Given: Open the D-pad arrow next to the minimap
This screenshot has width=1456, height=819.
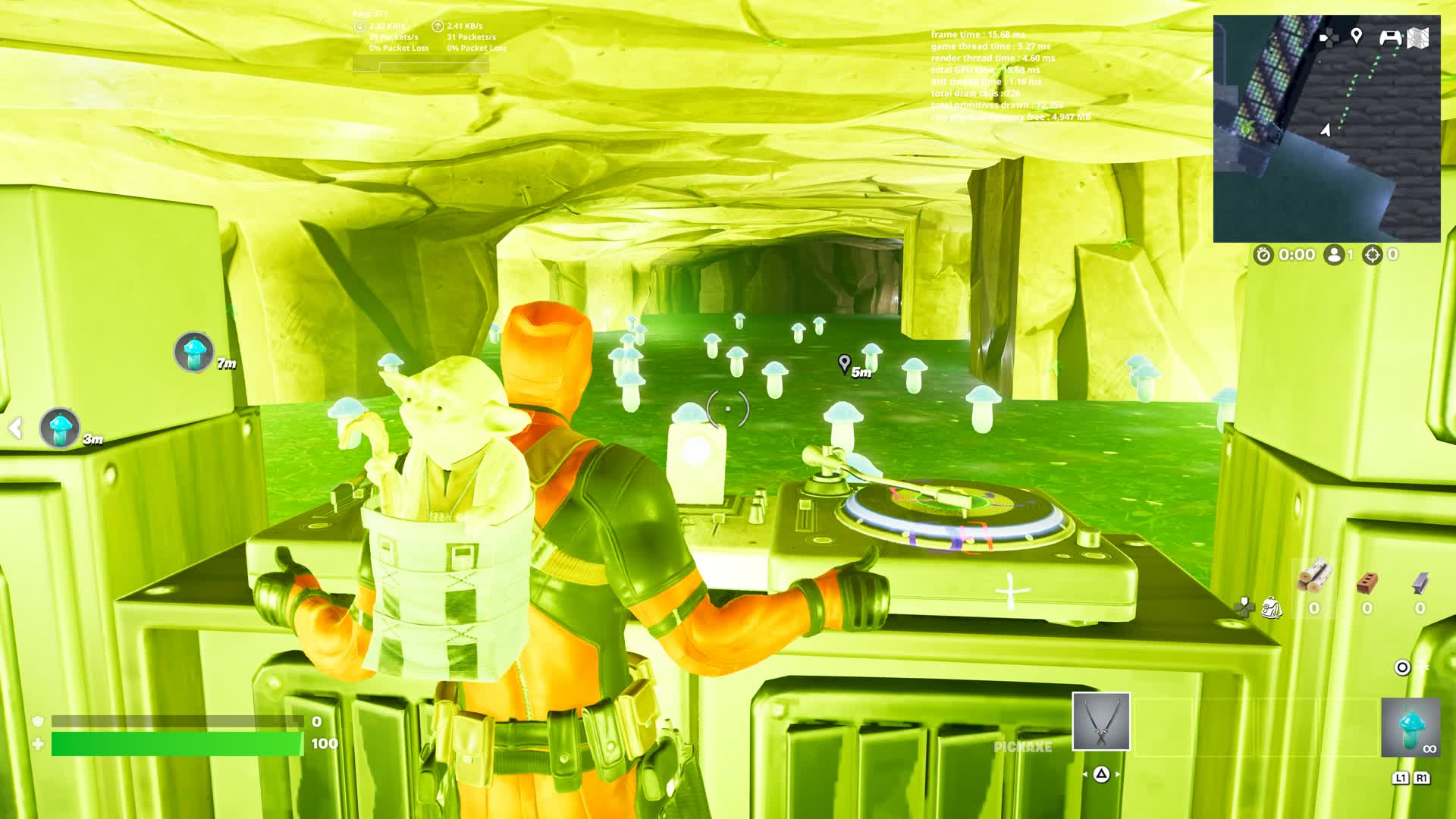Looking at the screenshot, I should [1329, 36].
